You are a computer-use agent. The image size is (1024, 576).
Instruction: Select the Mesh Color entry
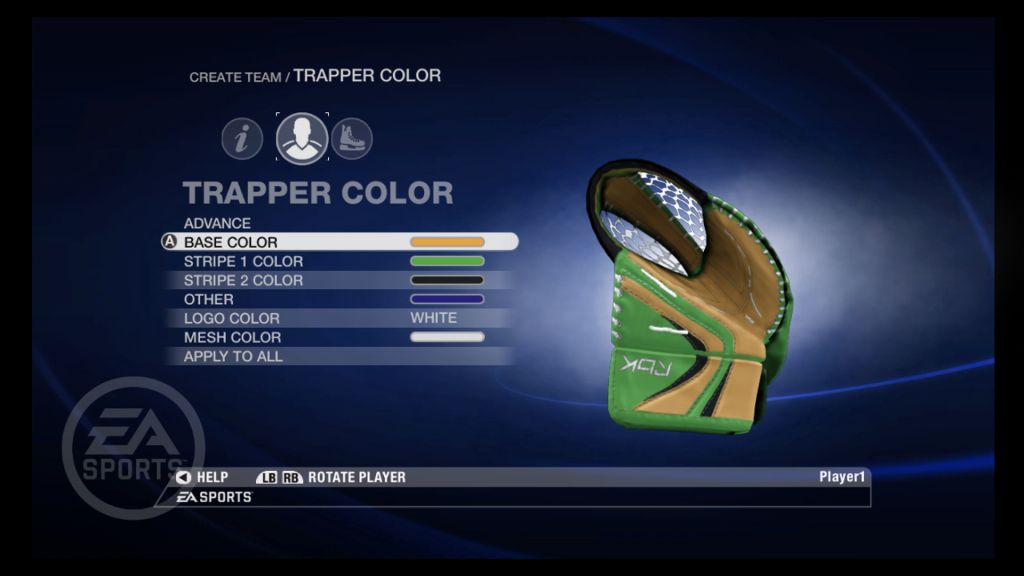click(x=233, y=337)
